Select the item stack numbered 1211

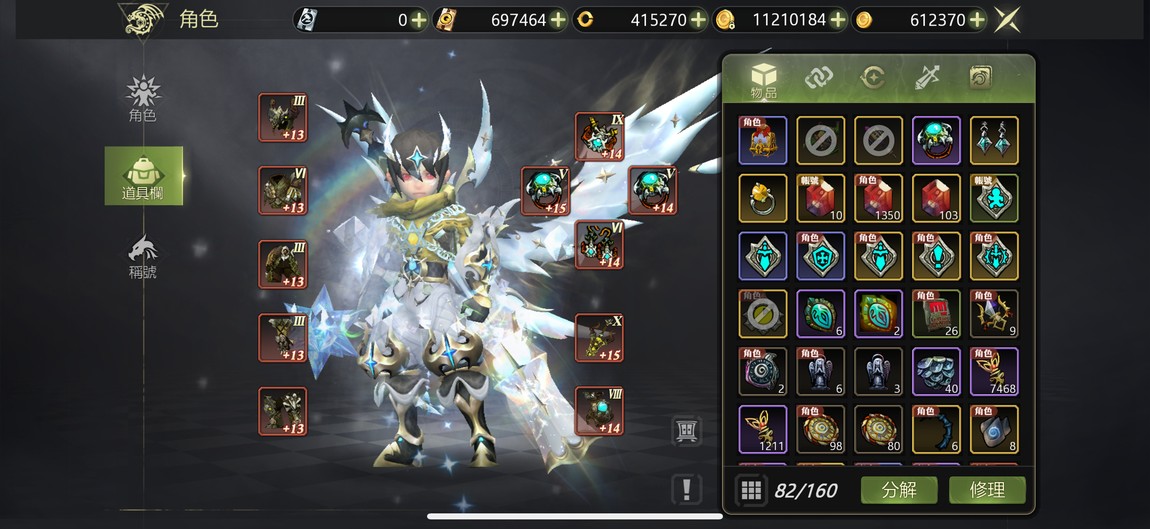(x=763, y=429)
